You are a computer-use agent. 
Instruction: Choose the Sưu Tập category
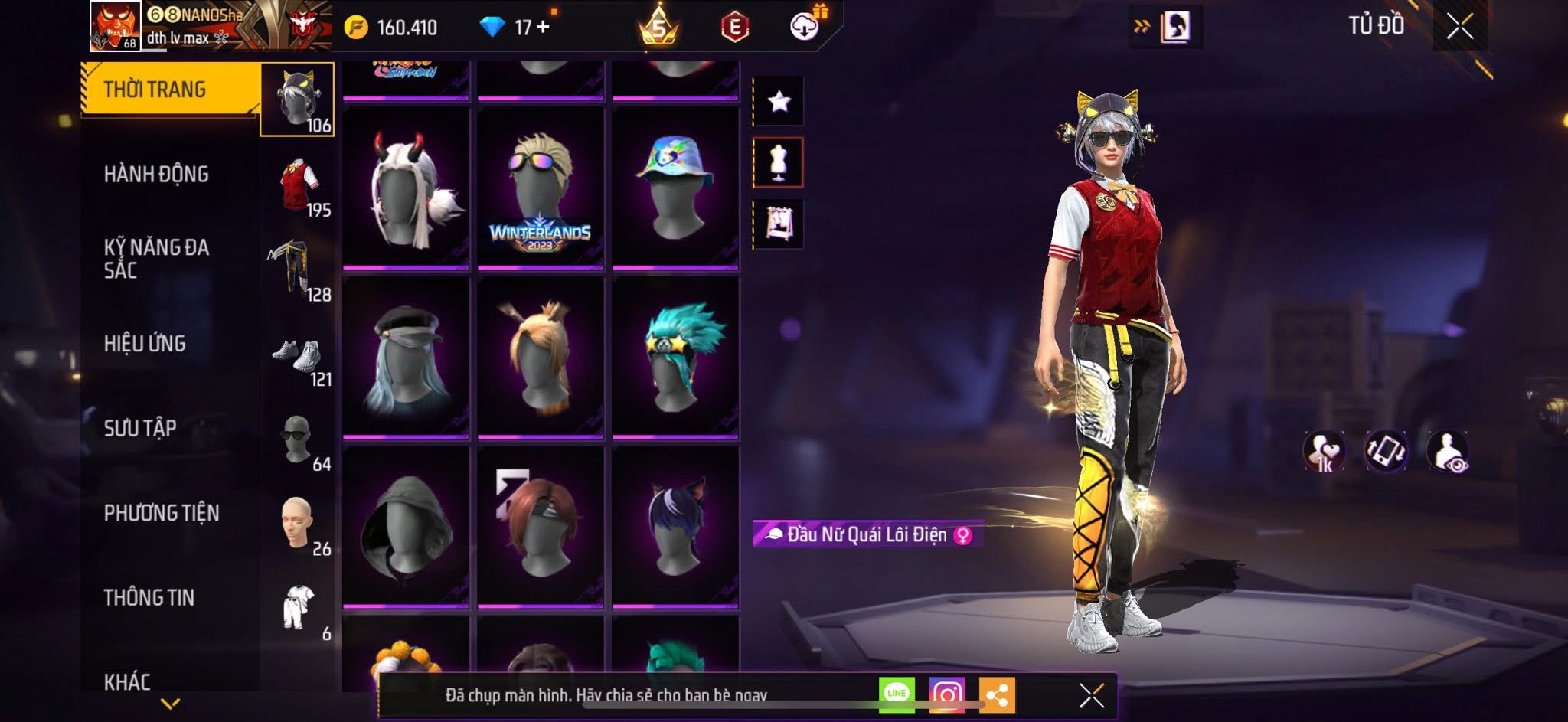point(140,428)
